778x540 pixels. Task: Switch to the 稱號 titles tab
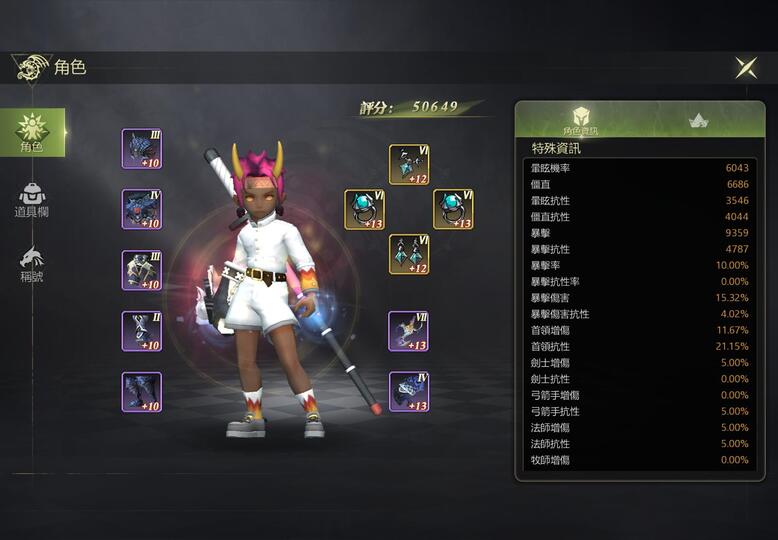[32, 263]
